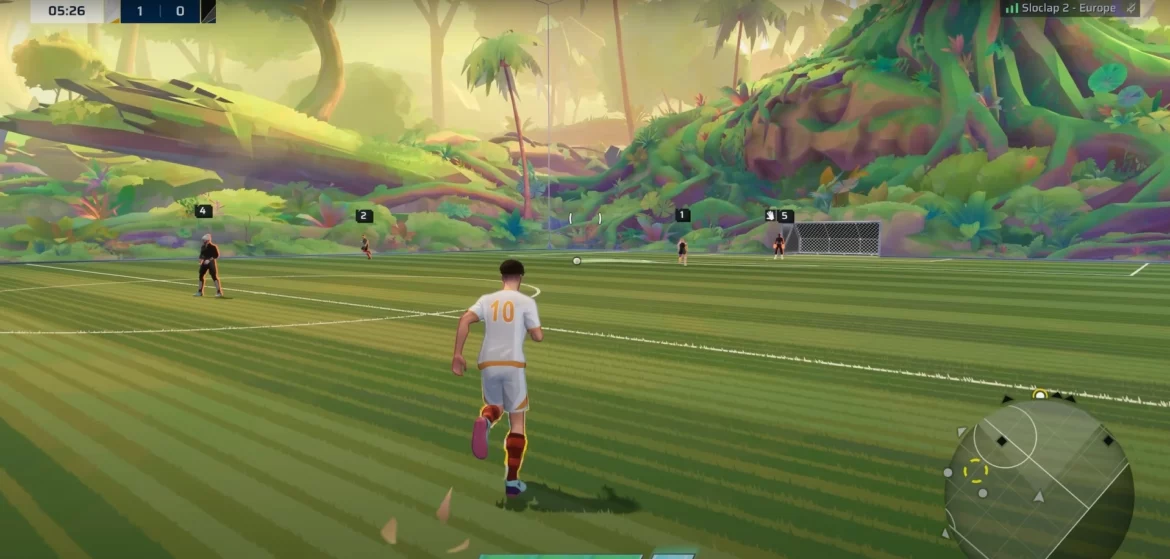
Task: Select the goalkeeper 5 number marker
Action: pos(785,216)
